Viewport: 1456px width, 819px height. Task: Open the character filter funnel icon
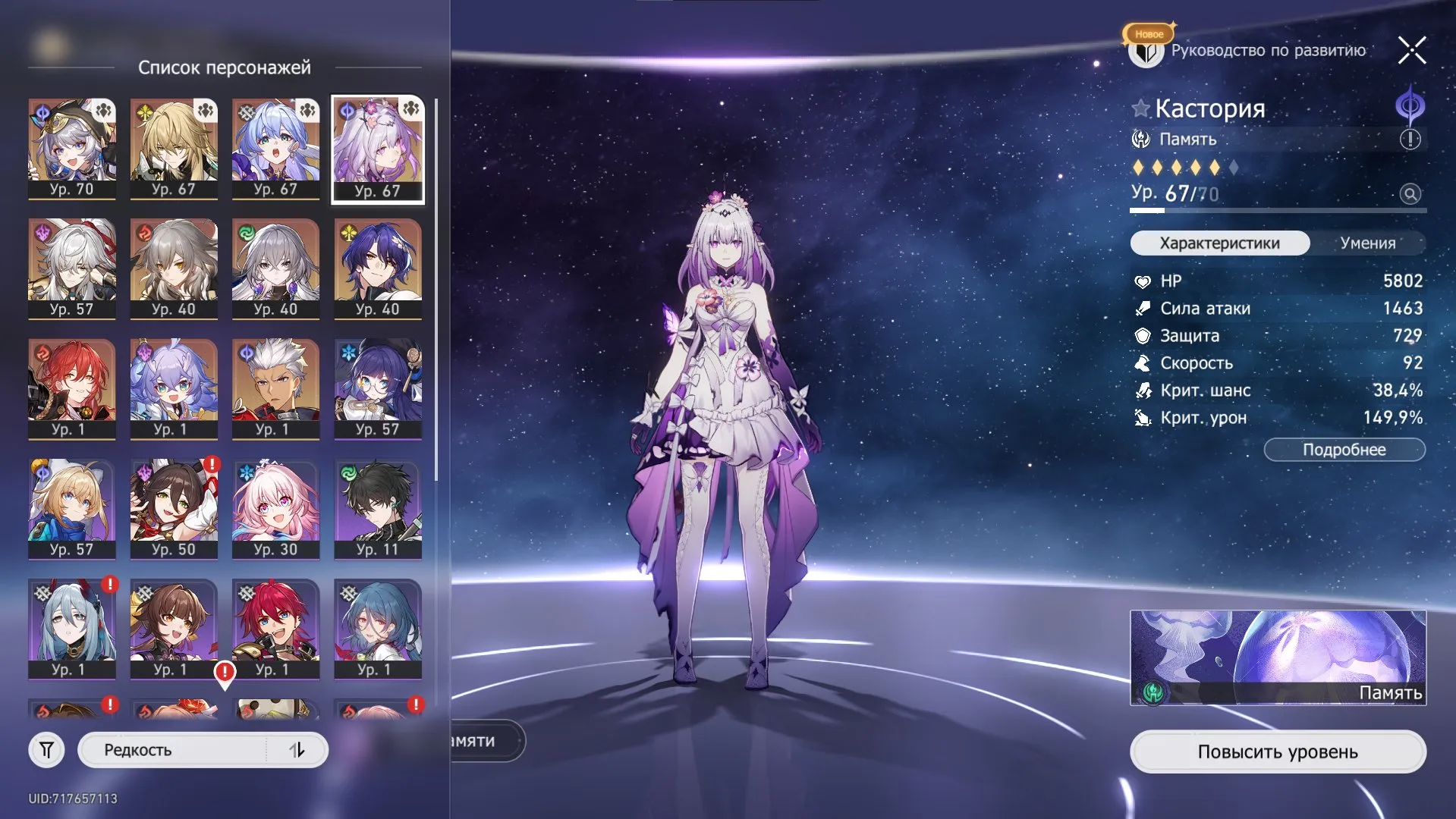48,749
